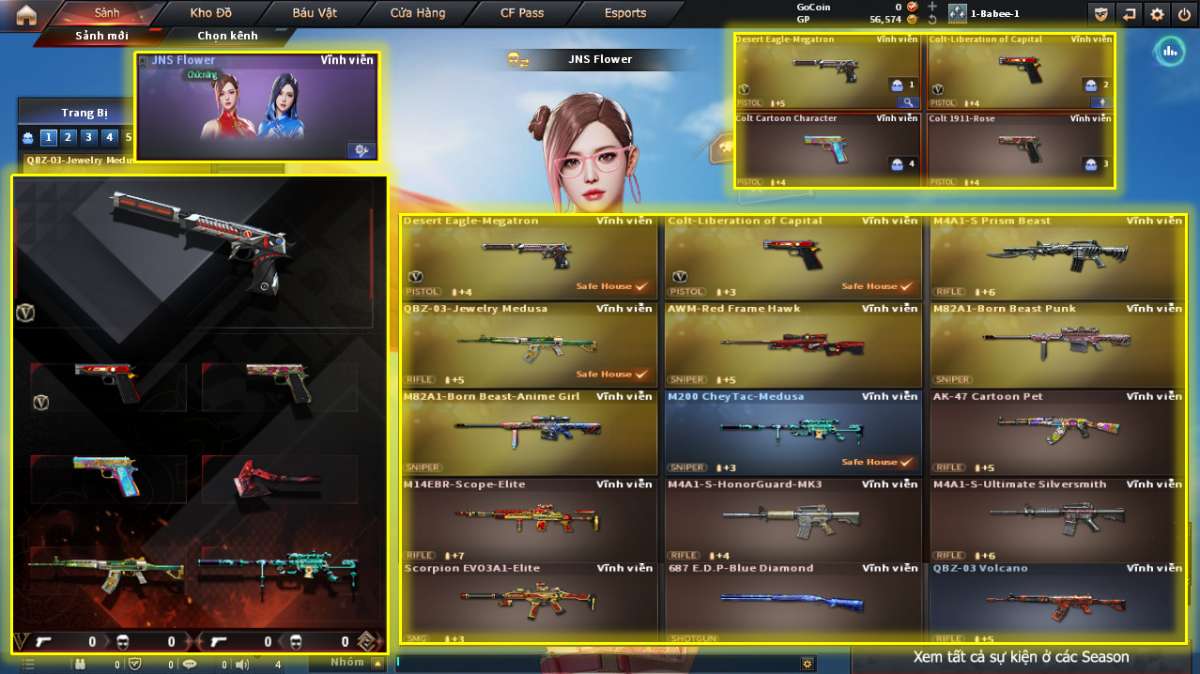Screen dimensions: 1200x674
Task: Select the 687 E.D.P-Blue Diamond shotgun
Action: pyautogui.click(x=791, y=602)
